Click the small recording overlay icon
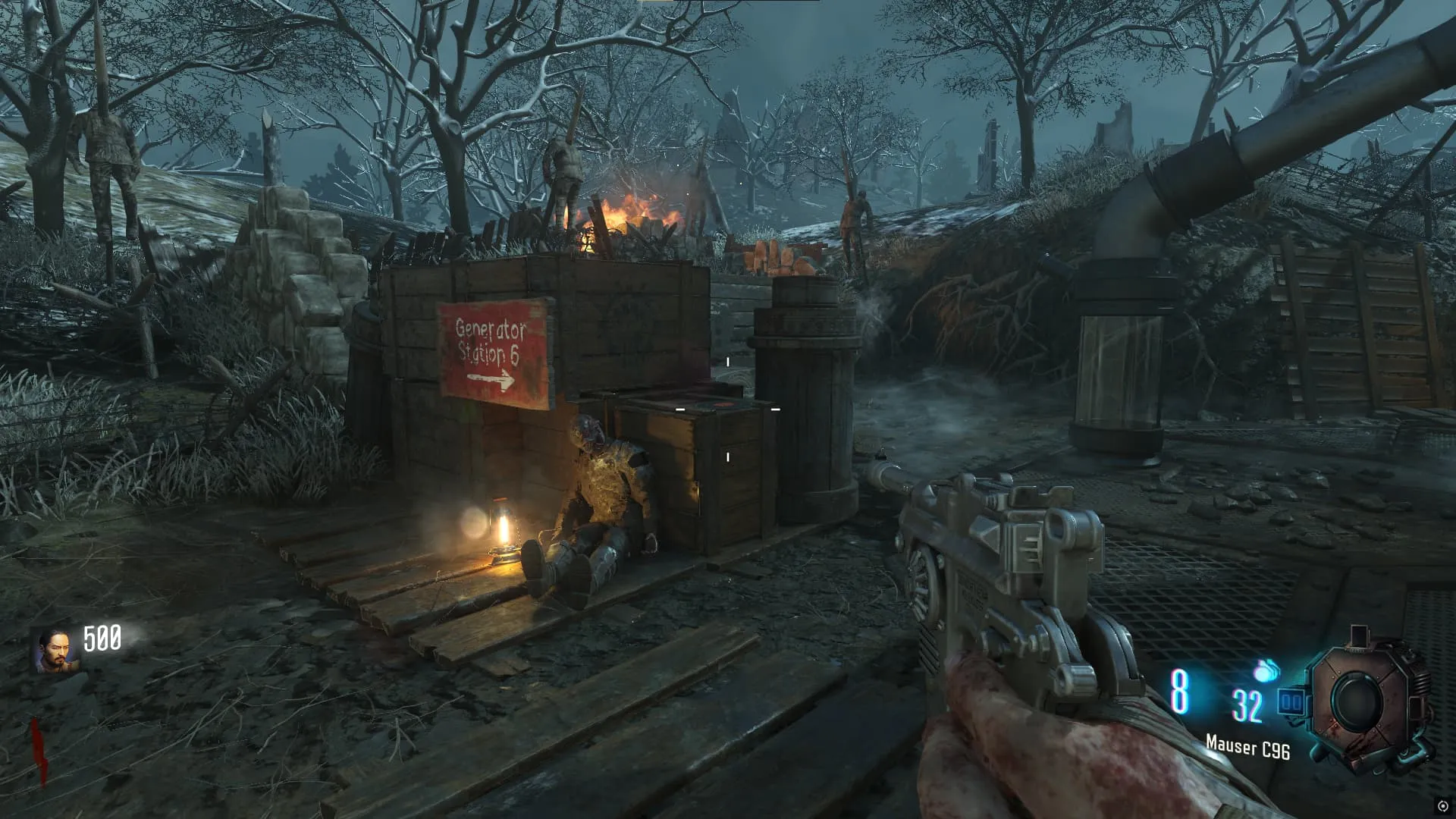Image resolution: width=1456 pixels, height=819 pixels. pyautogui.click(x=1442, y=805)
